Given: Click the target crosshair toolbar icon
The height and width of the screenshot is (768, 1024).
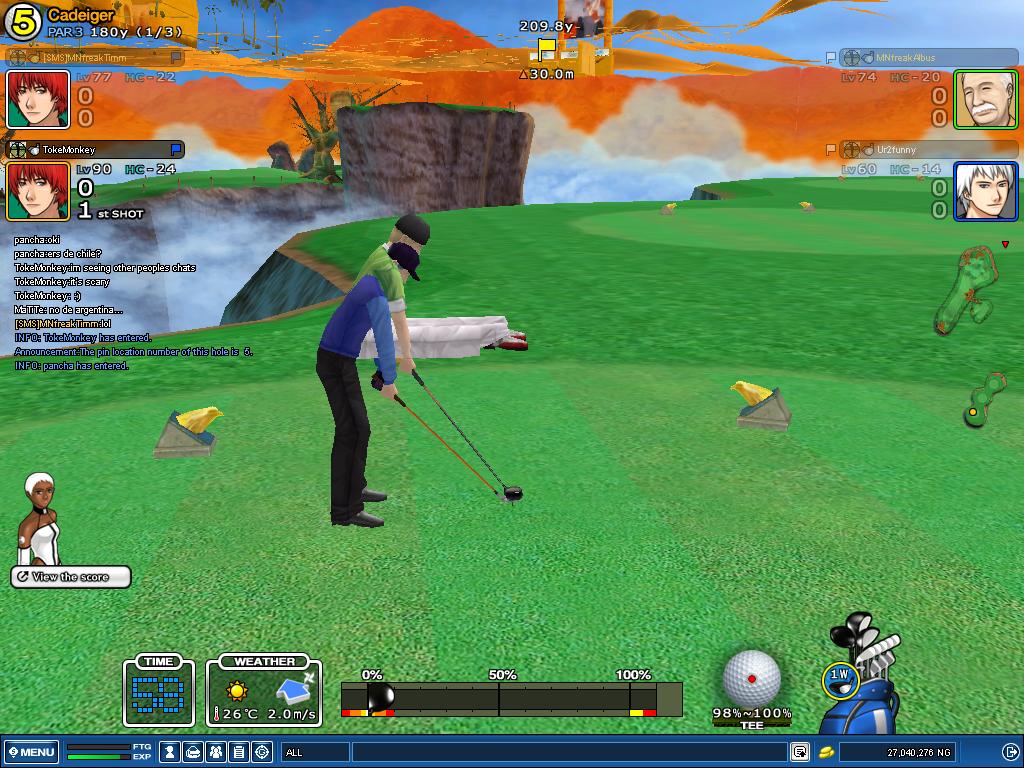Looking at the screenshot, I should pos(262,752).
